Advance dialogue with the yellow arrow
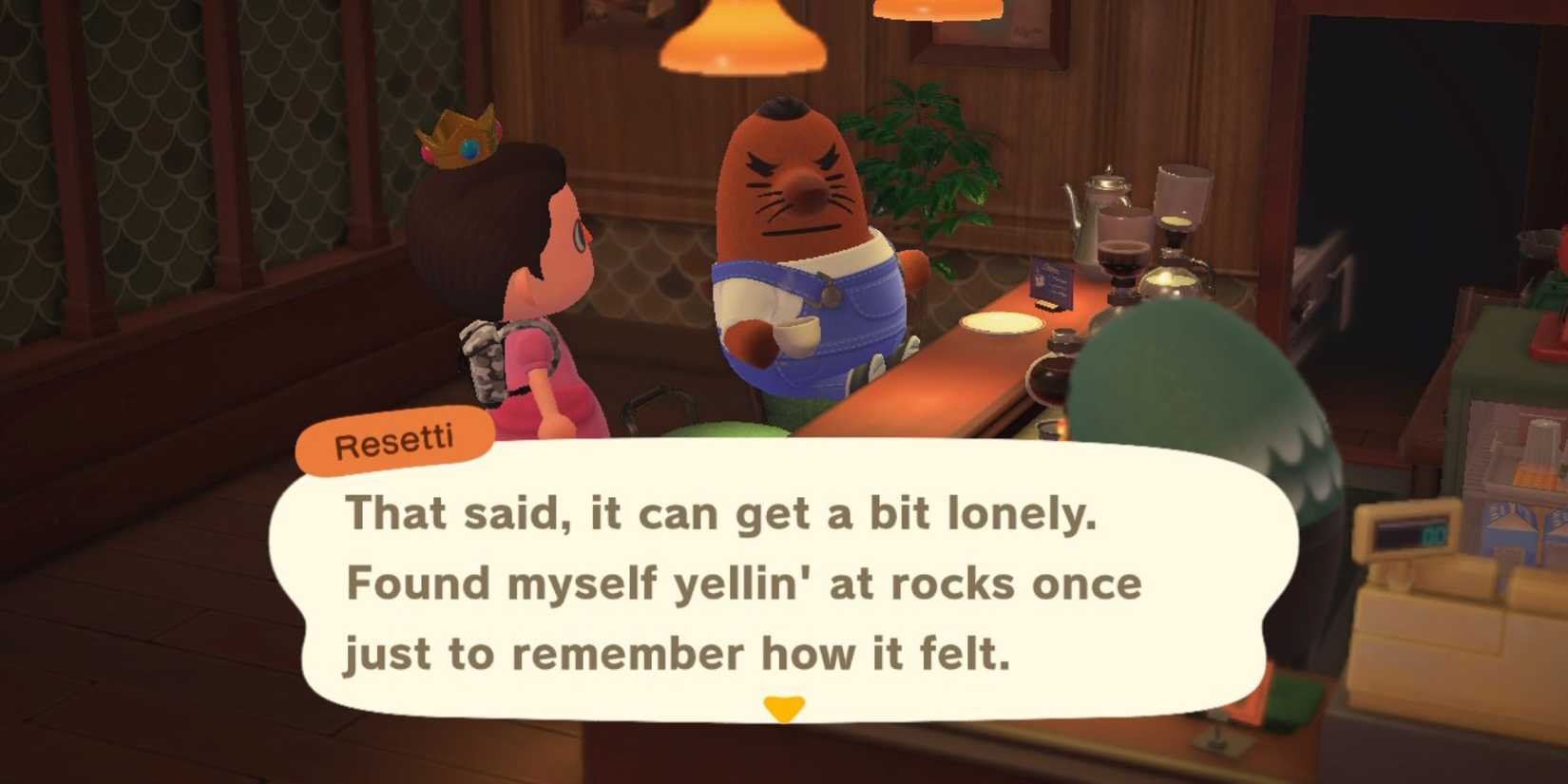This screenshot has width=1568, height=784. tap(782, 706)
